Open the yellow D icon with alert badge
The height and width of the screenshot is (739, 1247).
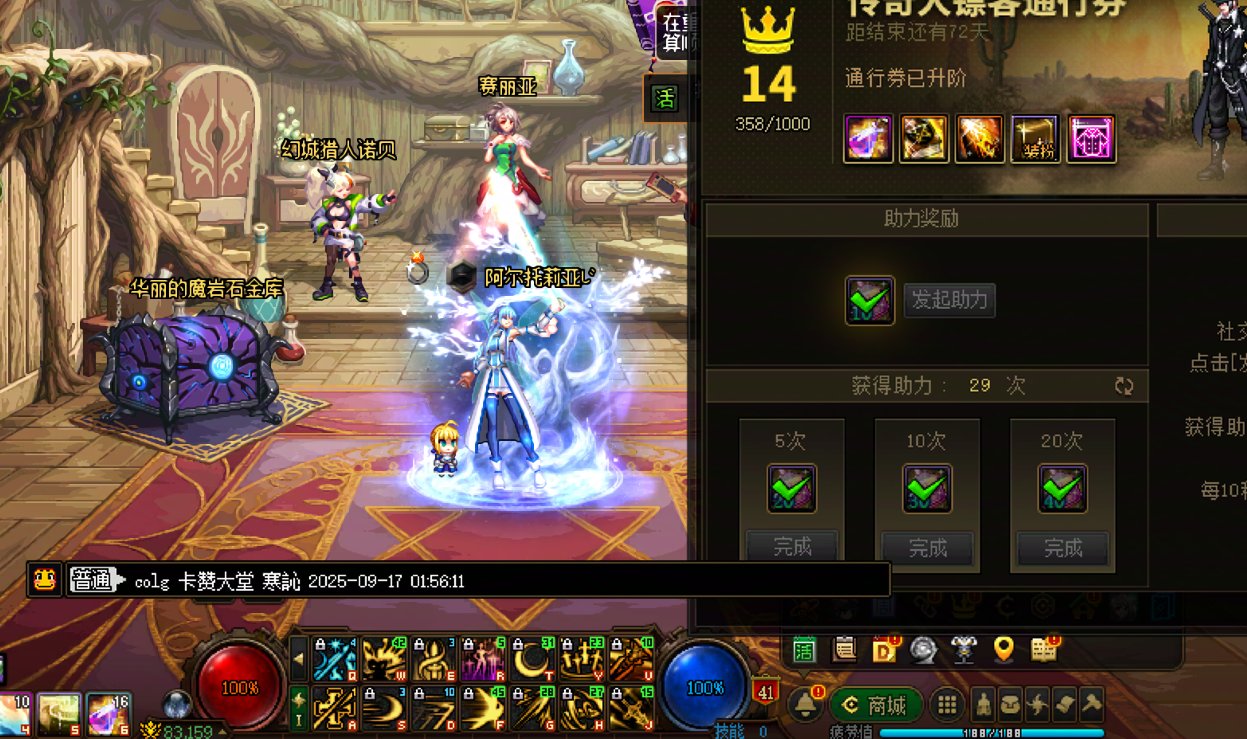click(884, 650)
